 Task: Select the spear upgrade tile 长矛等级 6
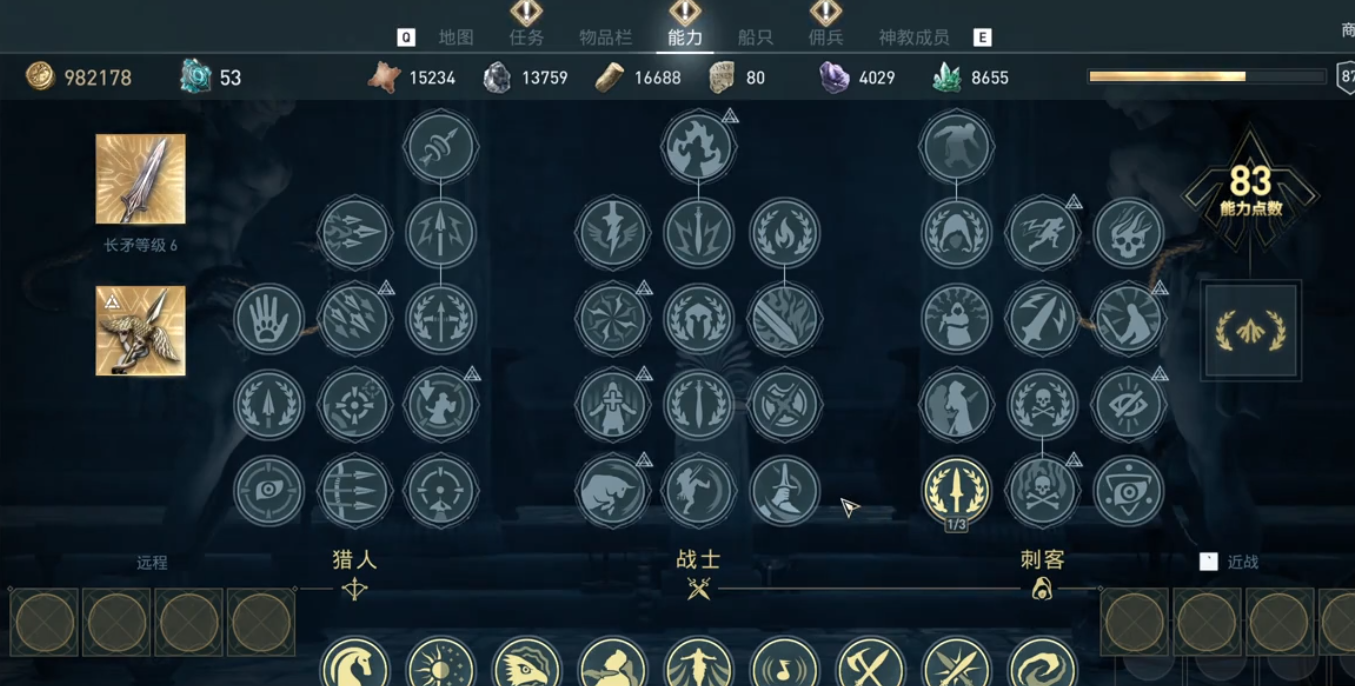[x=141, y=179]
